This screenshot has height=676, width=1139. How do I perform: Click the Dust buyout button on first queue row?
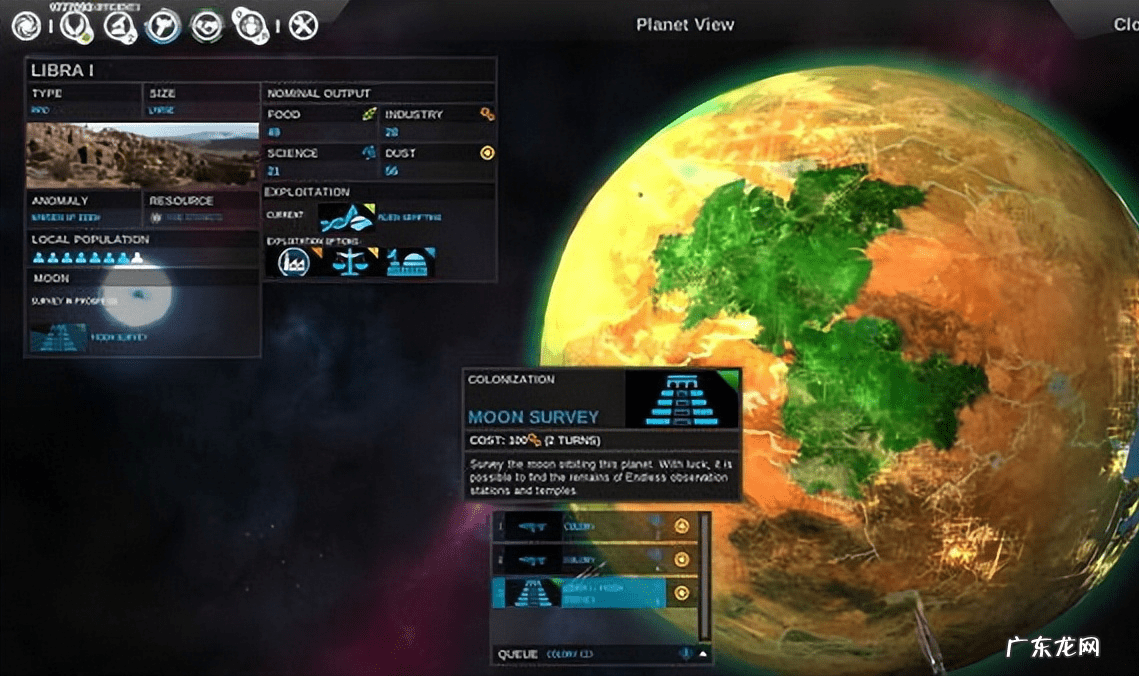tap(682, 526)
